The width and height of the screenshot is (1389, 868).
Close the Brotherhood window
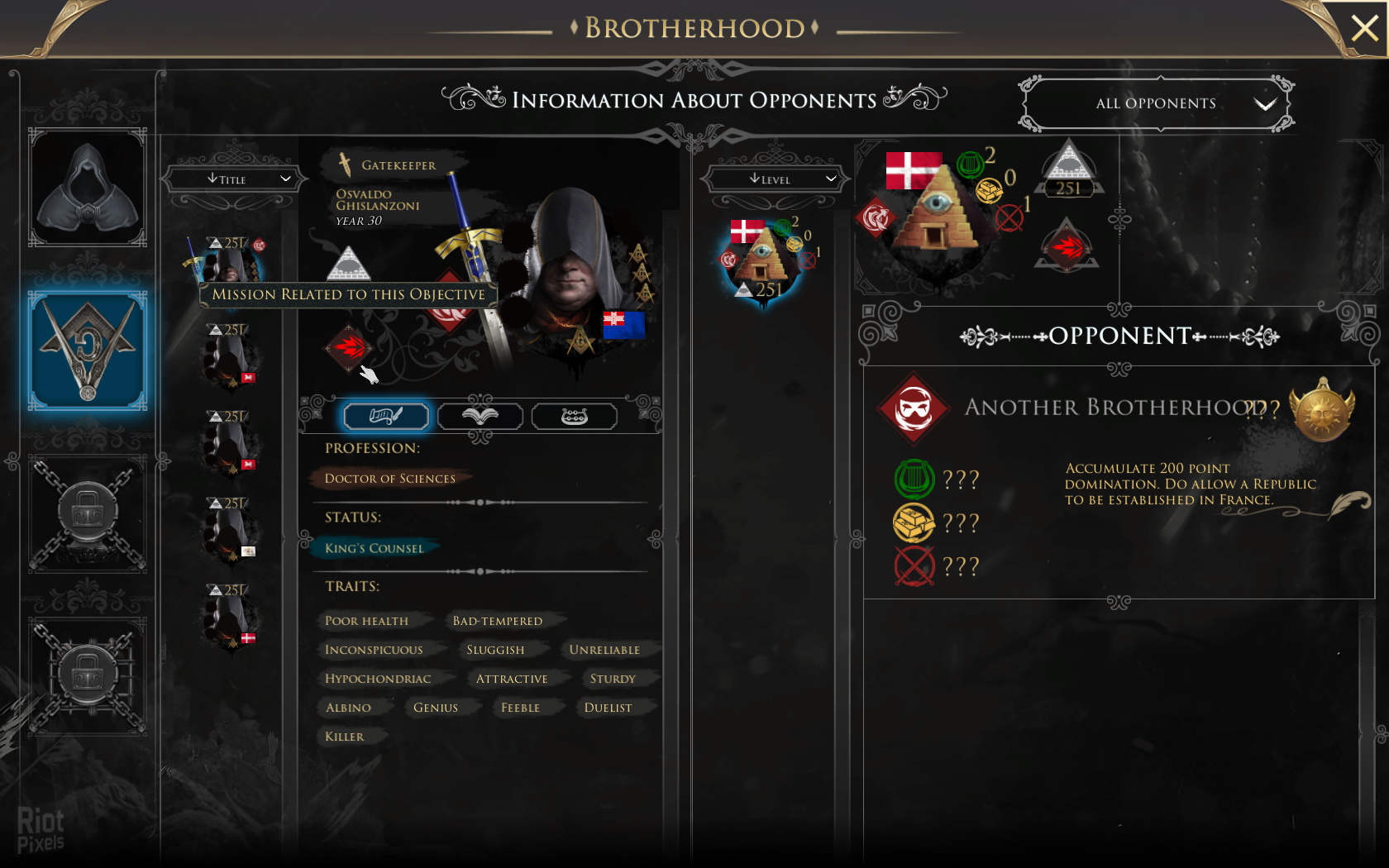[1364, 29]
